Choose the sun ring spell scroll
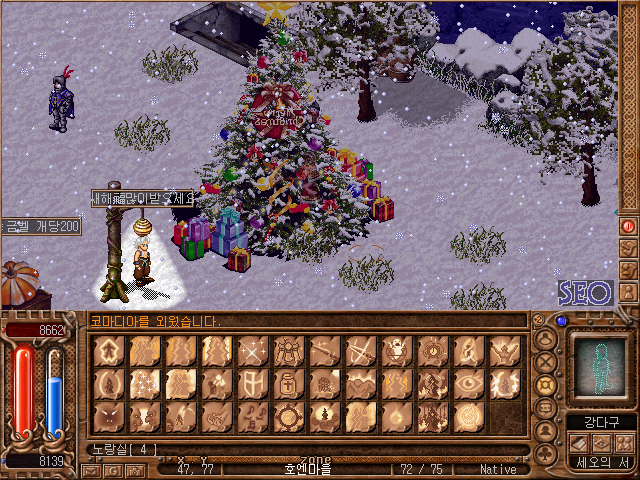This screenshot has height=480, width=640. click(288, 415)
